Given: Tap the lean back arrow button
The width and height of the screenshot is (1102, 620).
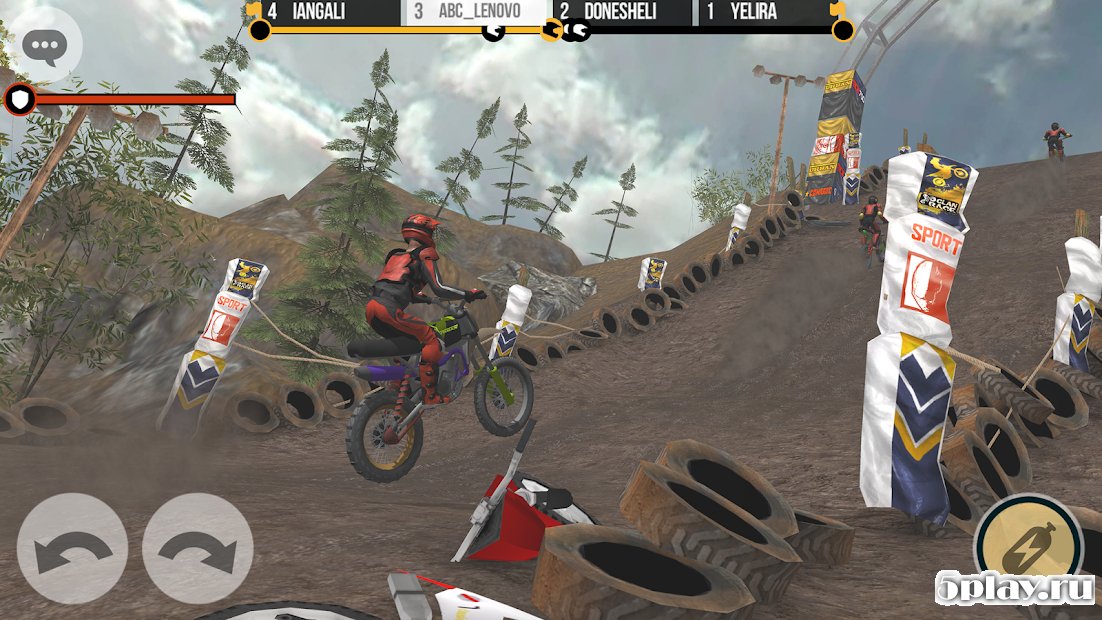Looking at the screenshot, I should click(72, 548).
